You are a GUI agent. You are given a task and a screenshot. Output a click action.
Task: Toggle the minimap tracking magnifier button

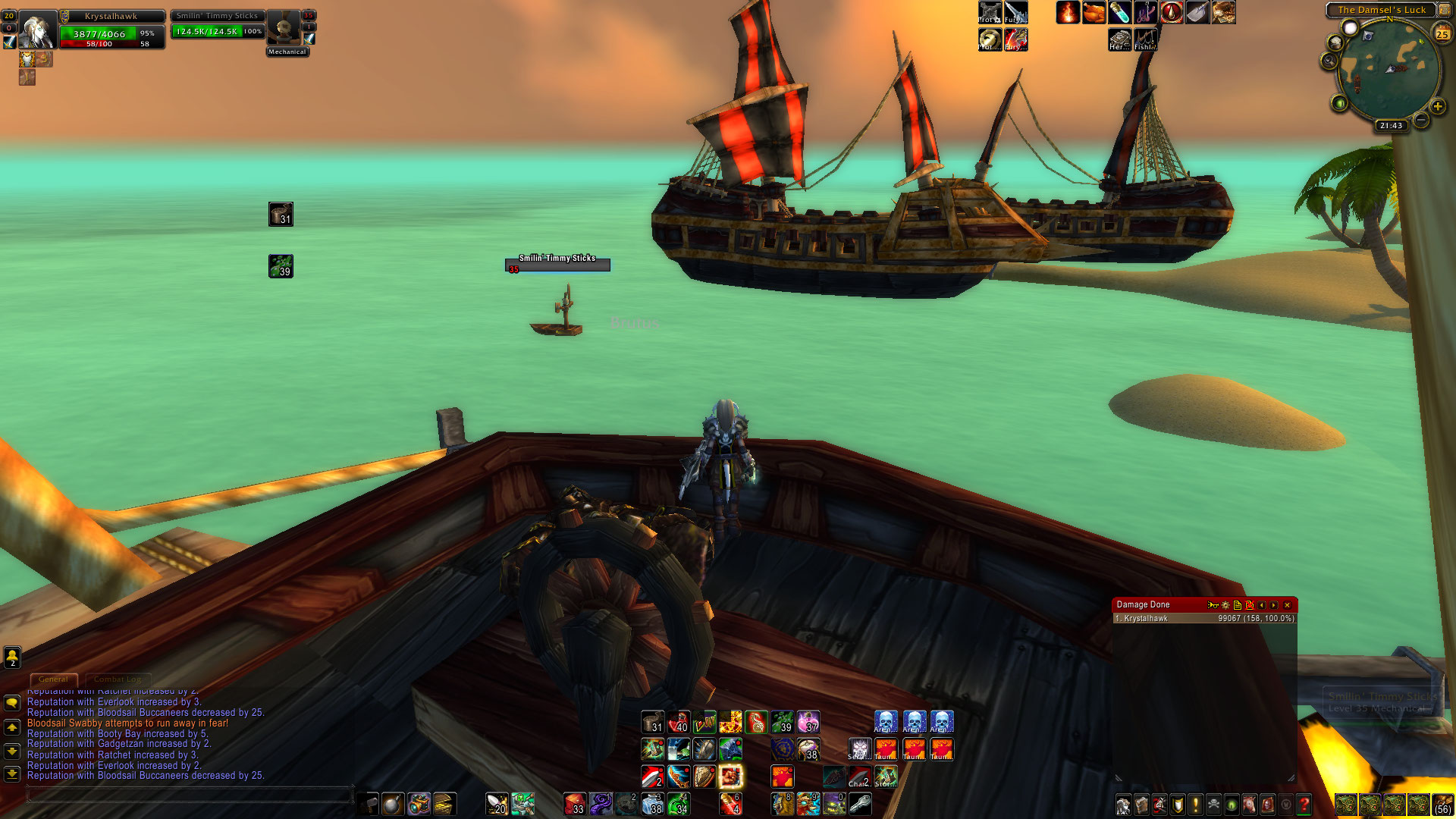(x=1329, y=61)
